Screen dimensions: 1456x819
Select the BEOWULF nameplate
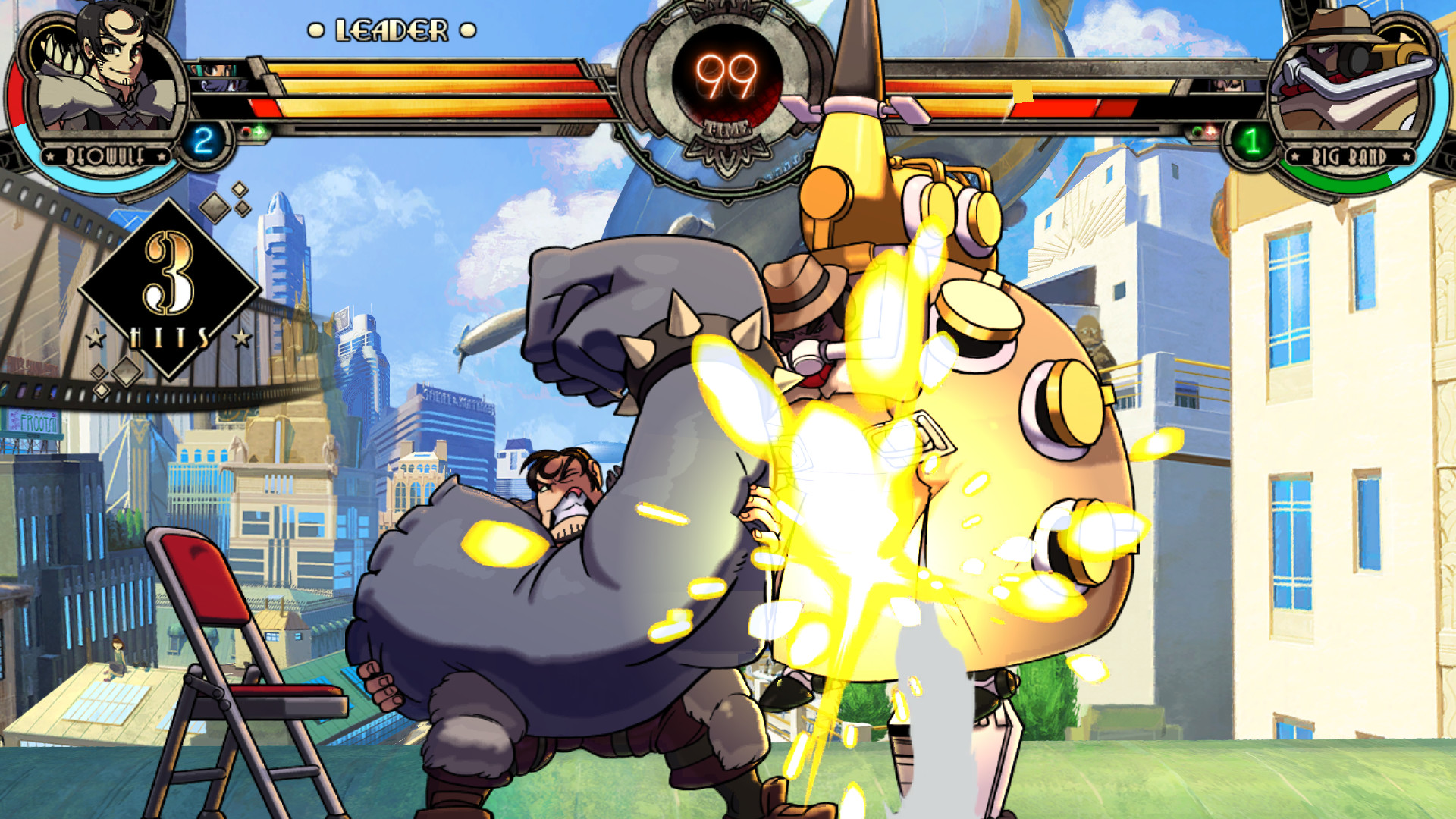(106, 157)
